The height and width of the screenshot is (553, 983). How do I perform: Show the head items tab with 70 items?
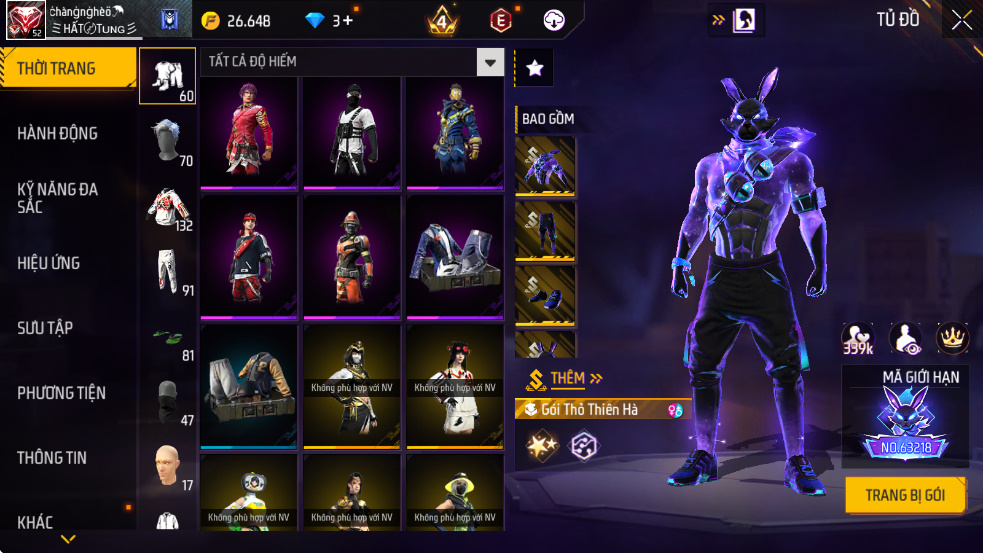167,142
